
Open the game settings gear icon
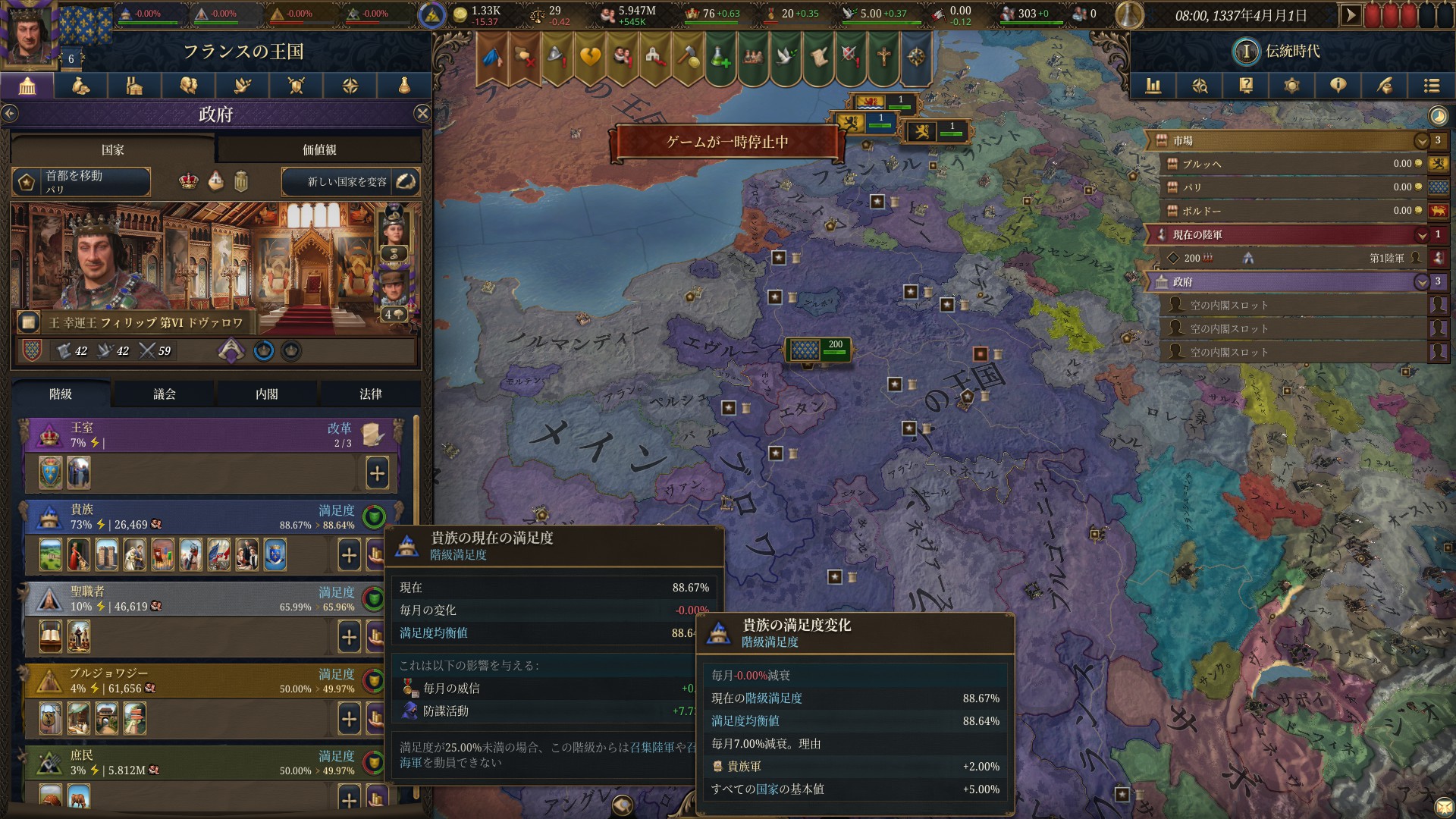[x=1292, y=86]
